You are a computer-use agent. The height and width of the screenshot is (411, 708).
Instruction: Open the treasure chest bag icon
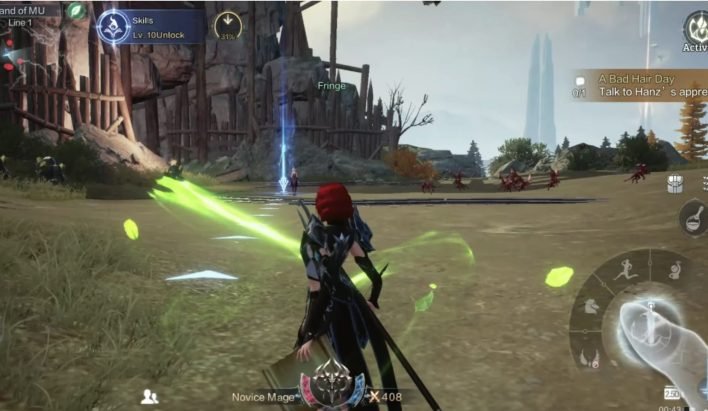675,184
